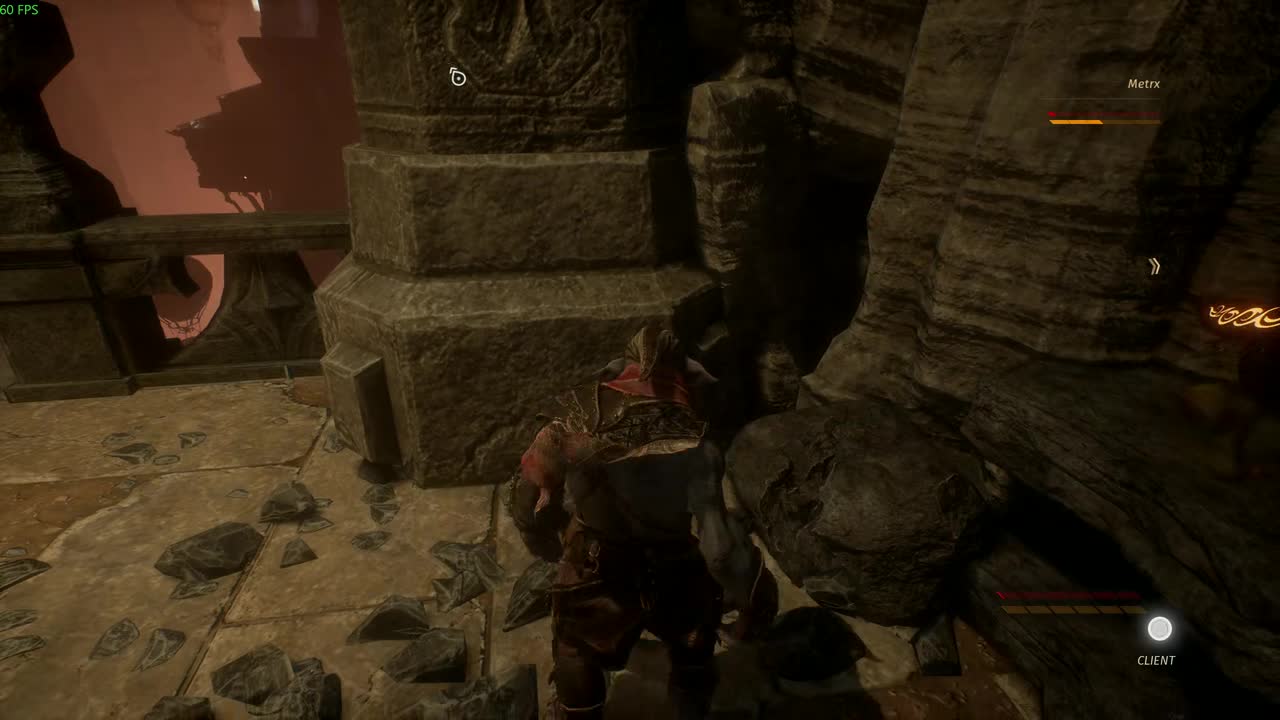Click the yellow stamina bar under Metrx's name
The height and width of the screenshot is (720, 1280).
pyautogui.click(x=1085, y=120)
